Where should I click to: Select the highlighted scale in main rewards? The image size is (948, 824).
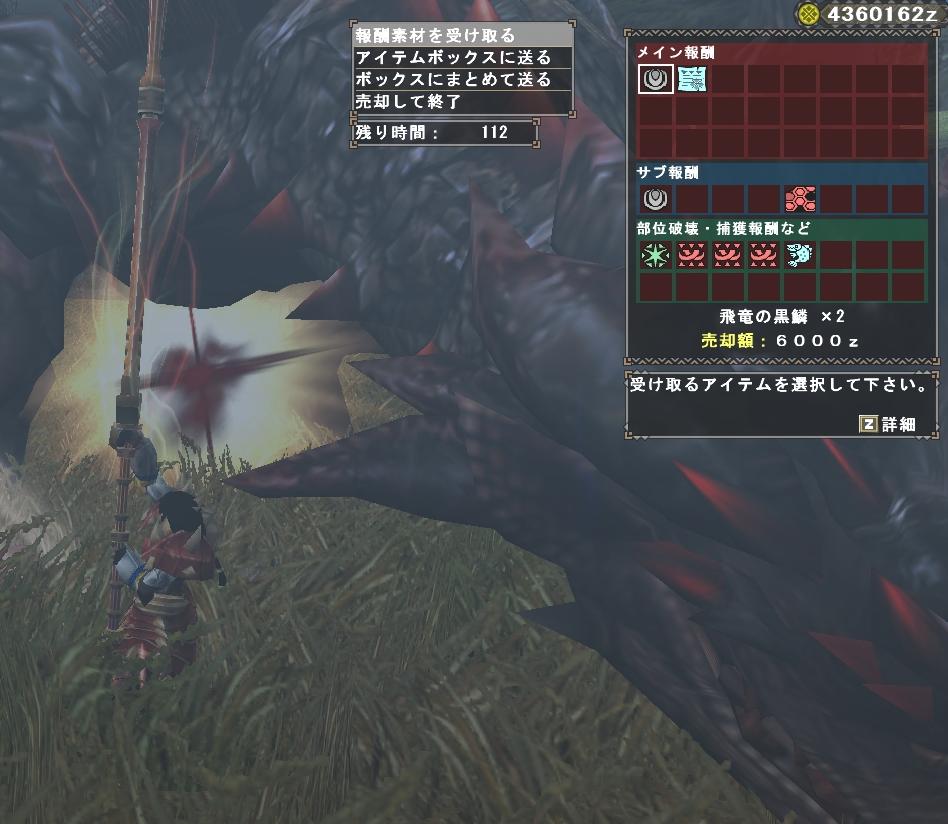[655, 79]
